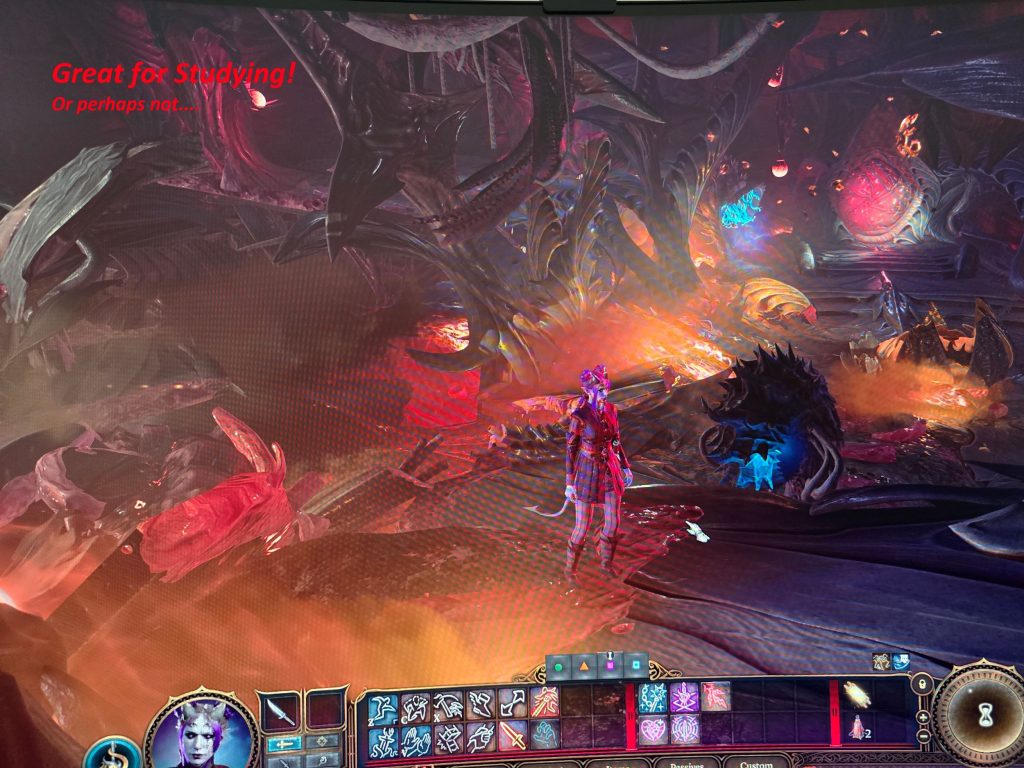Add a hotbar row with plus button

(x=923, y=718)
